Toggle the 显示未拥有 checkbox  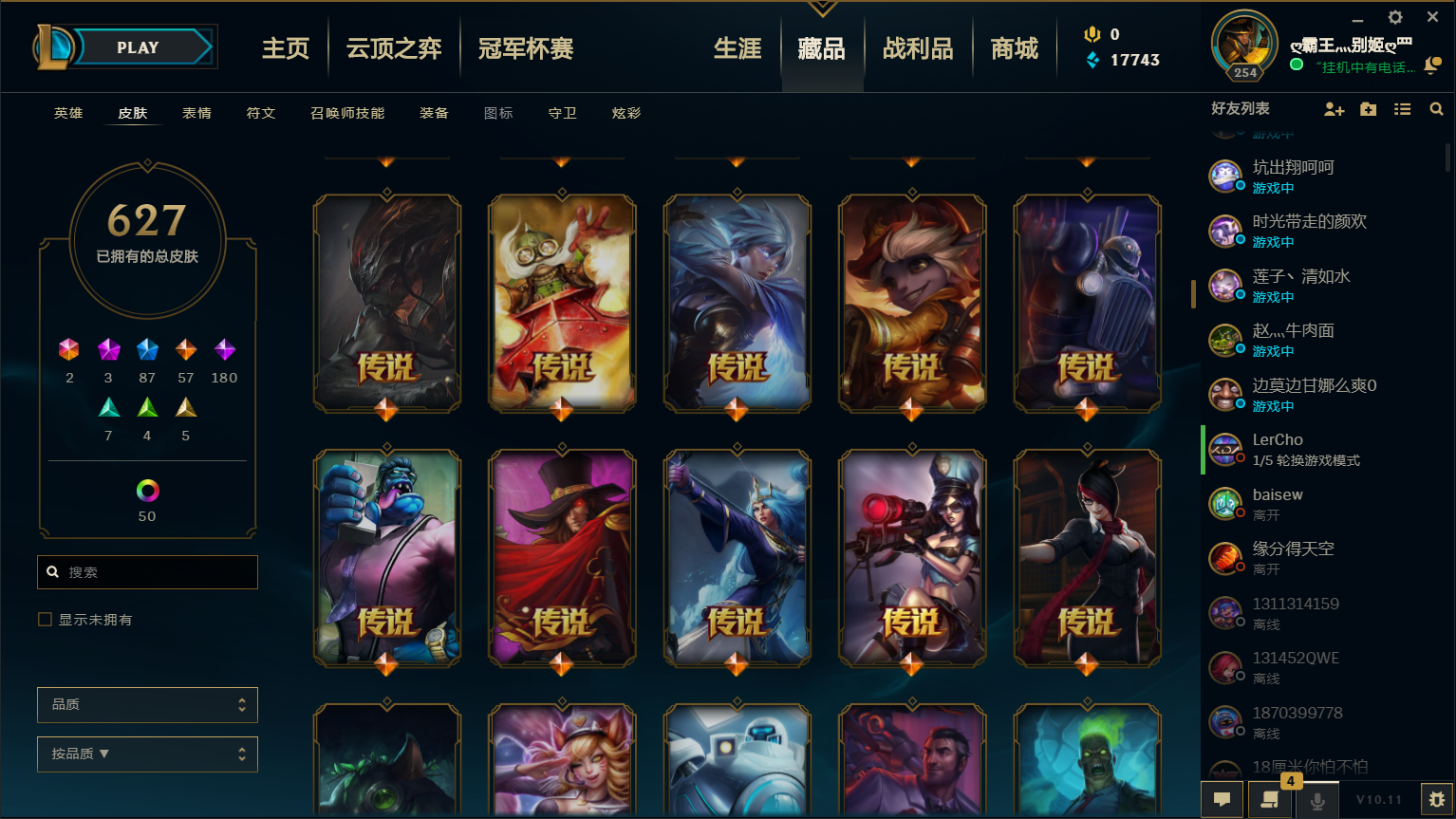pos(45,619)
